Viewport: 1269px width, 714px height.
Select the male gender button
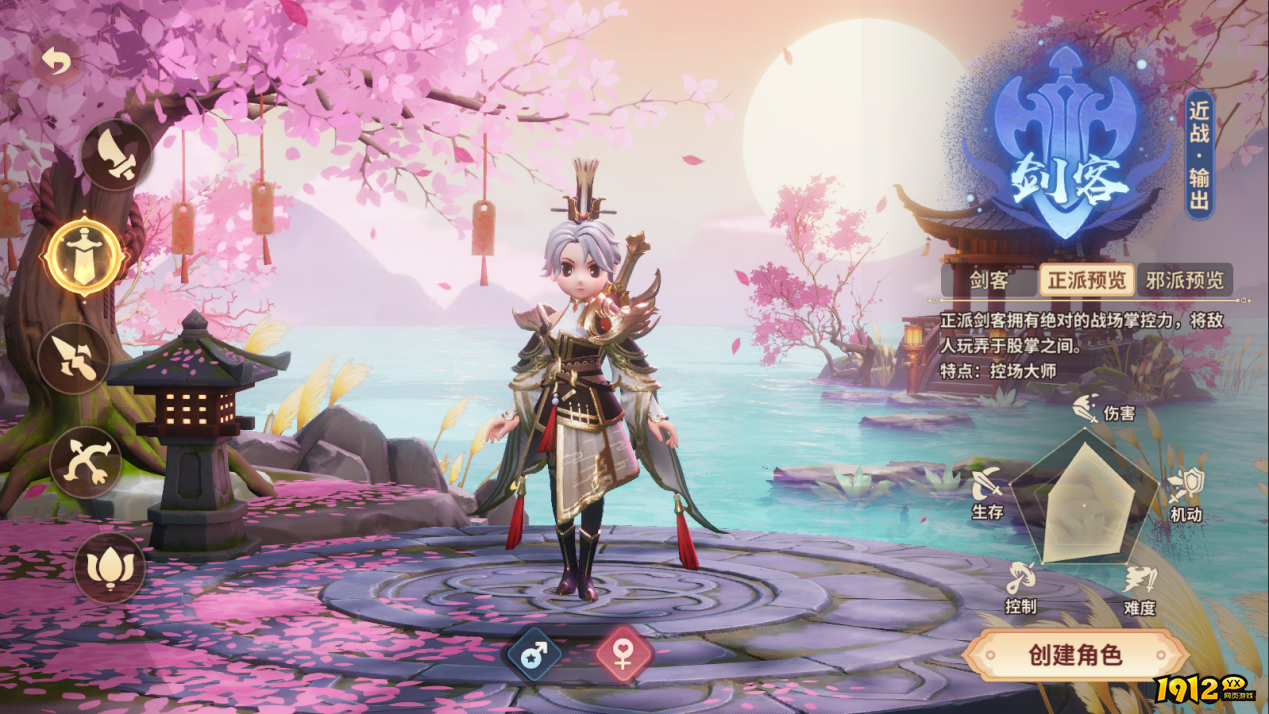(x=534, y=655)
